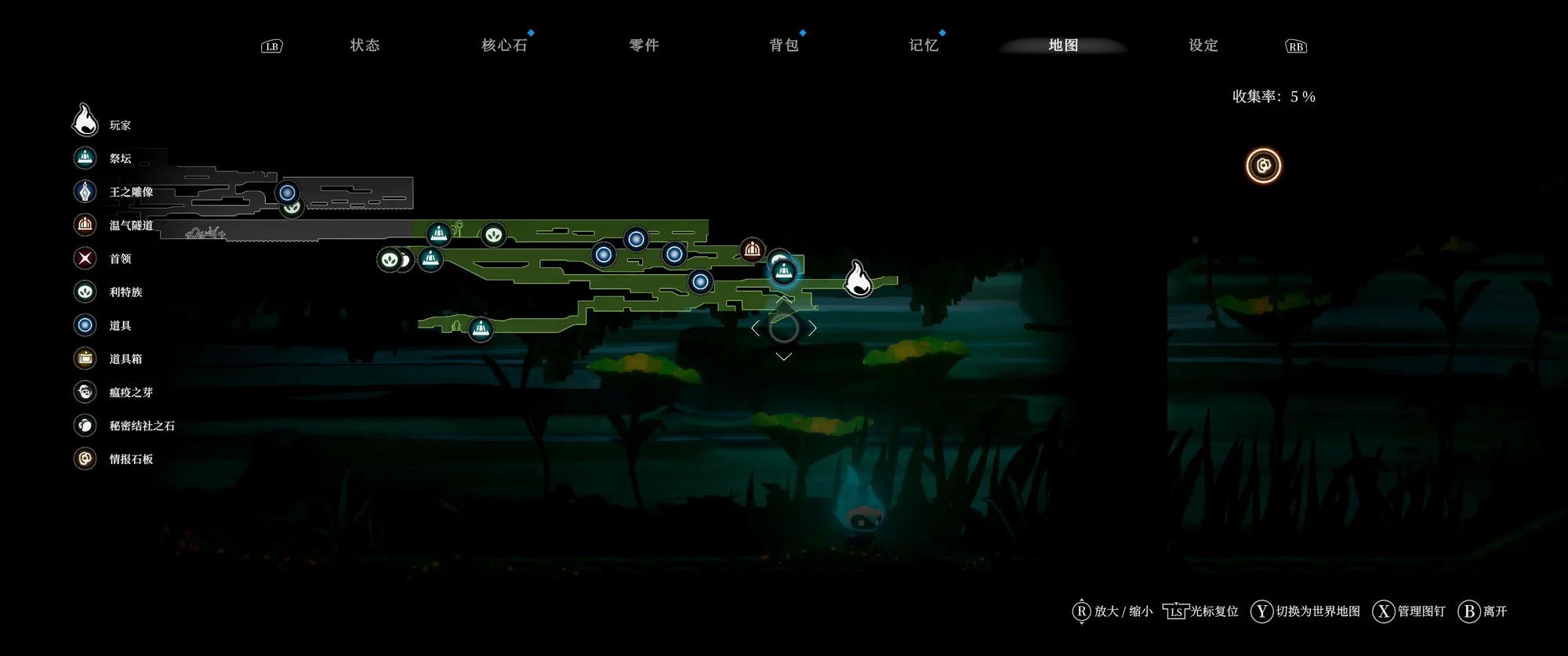Open the 设定 tab
This screenshot has width=1568, height=656.
(x=1203, y=45)
